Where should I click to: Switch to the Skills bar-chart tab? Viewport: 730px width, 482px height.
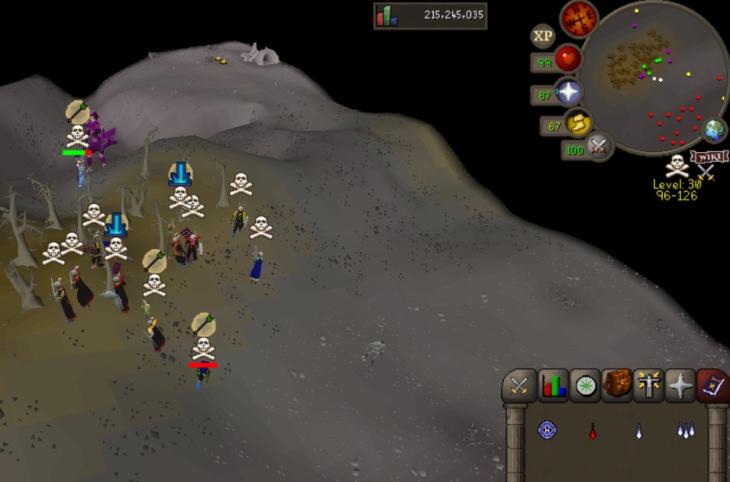point(553,385)
